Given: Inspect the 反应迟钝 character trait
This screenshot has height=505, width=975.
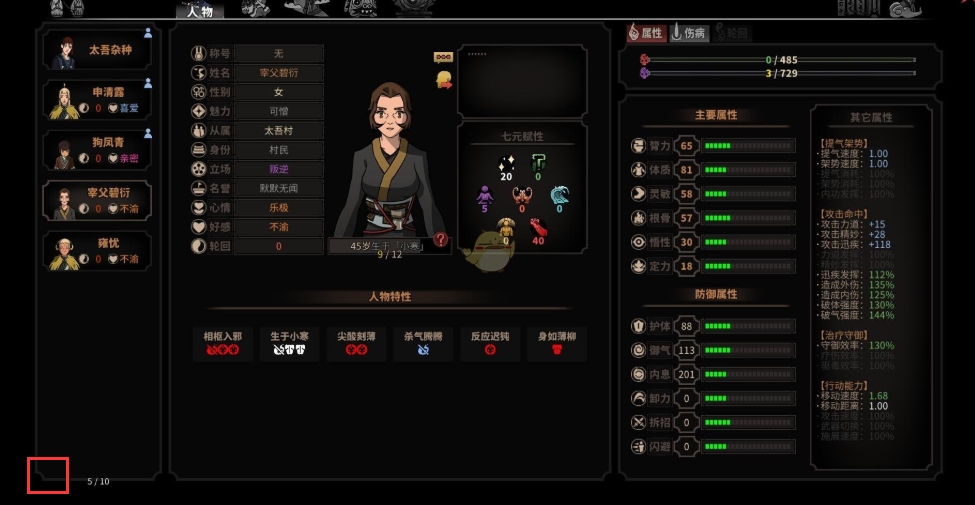Looking at the screenshot, I should click(x=490, y=343).
